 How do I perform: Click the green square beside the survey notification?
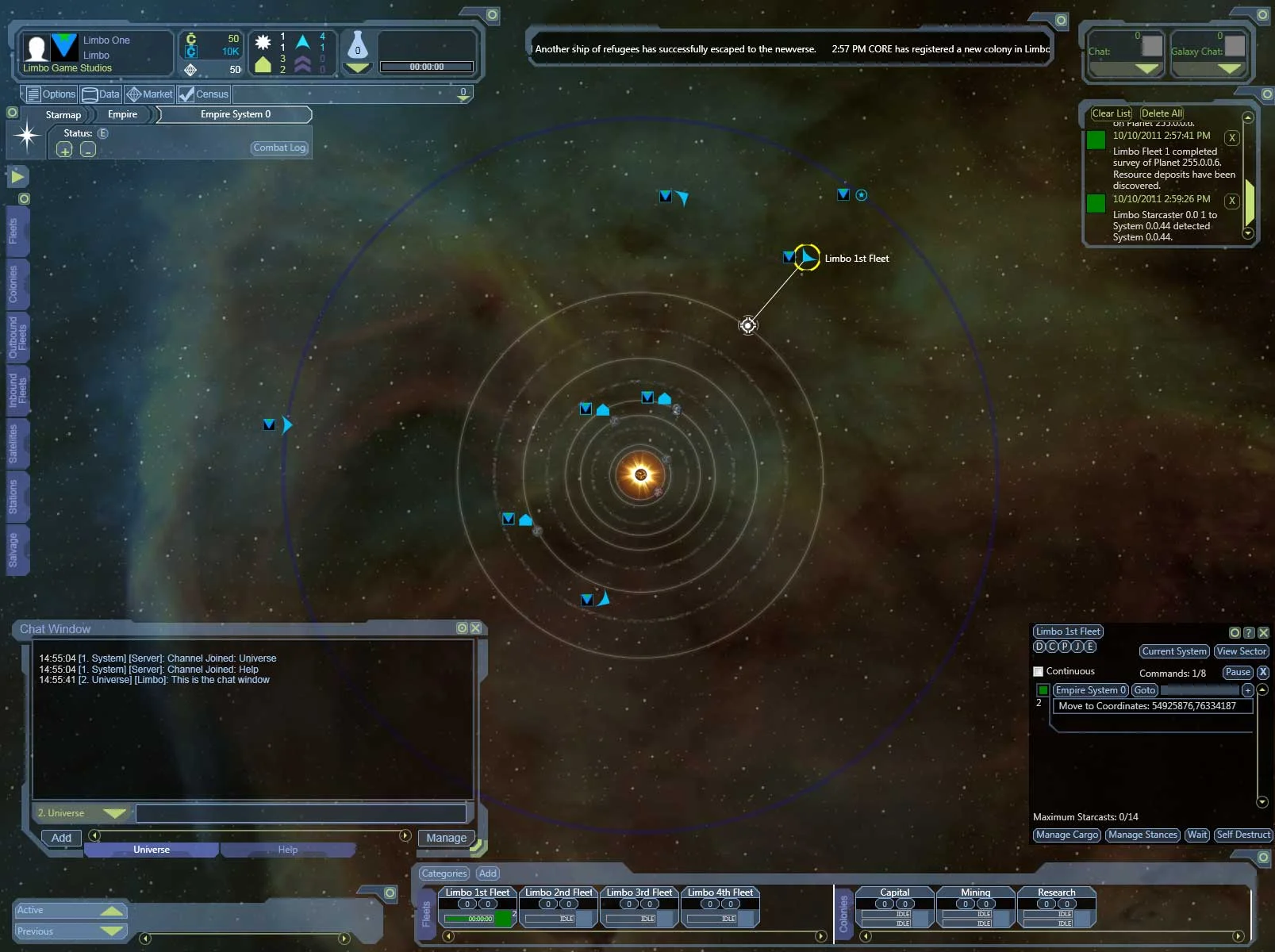tap(1096, 140)
